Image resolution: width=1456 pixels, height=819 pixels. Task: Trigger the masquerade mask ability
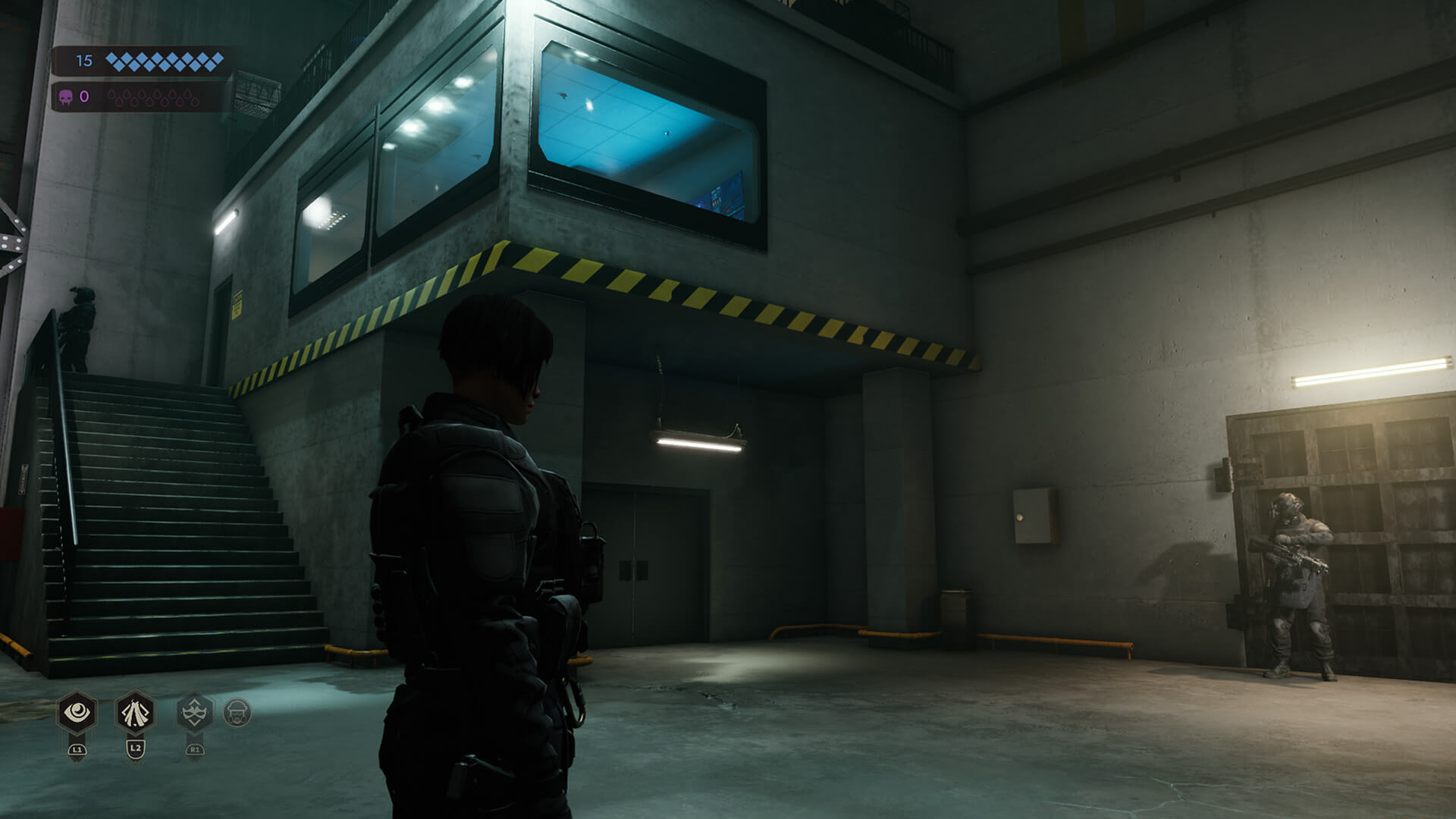click(195, 713)
